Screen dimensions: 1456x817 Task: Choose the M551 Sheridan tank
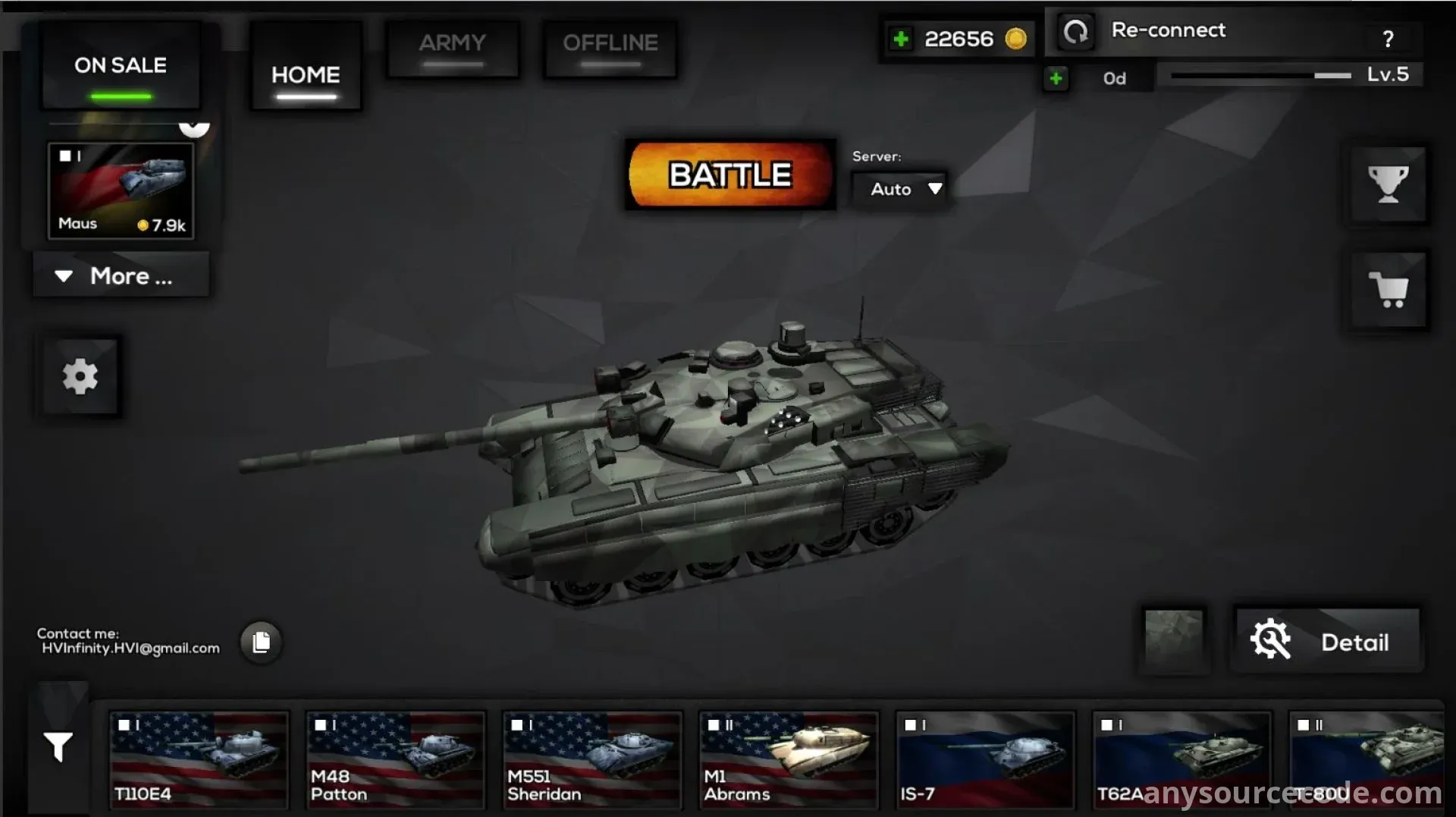(591, 759)
